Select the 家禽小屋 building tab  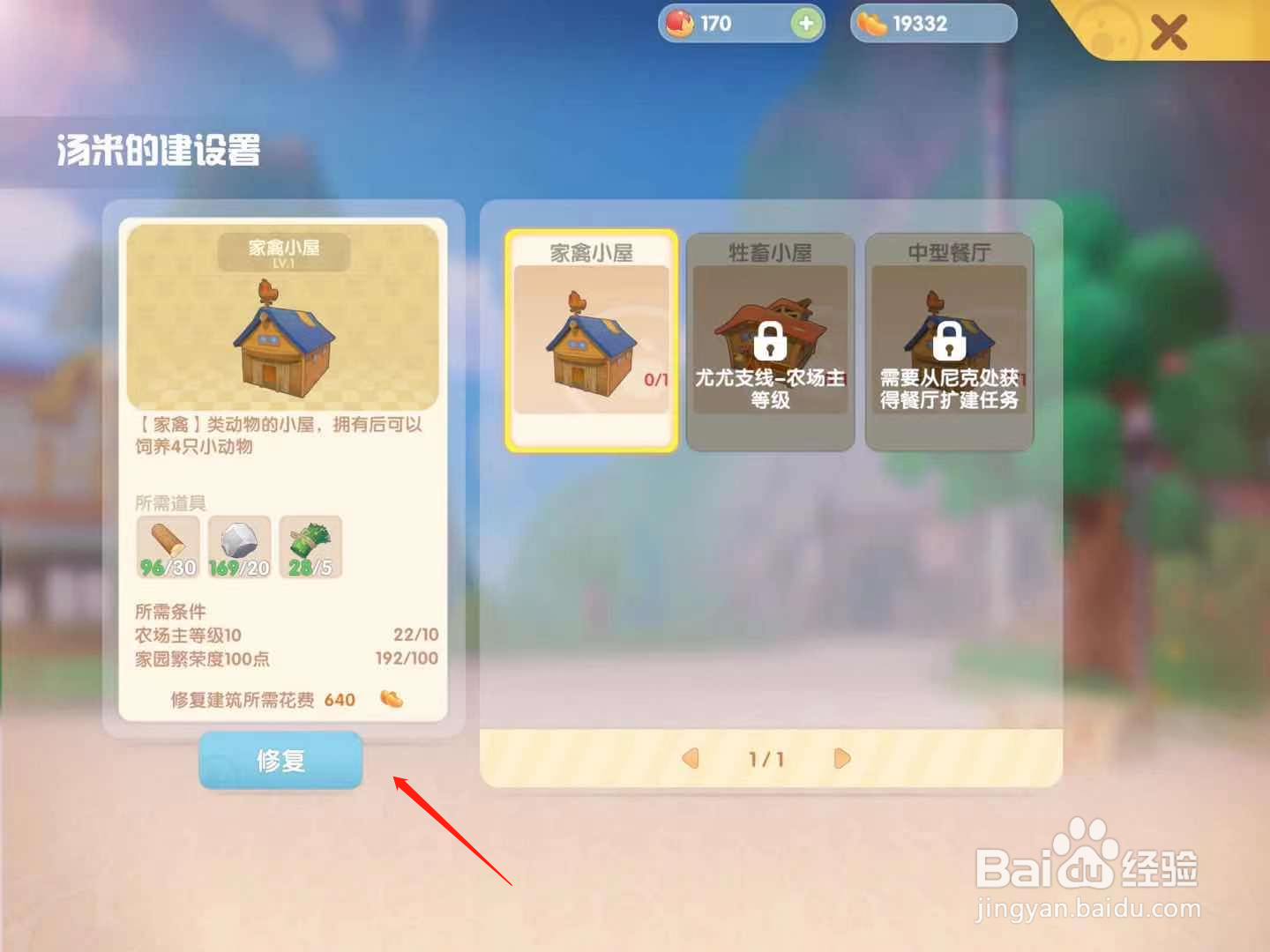592,339
